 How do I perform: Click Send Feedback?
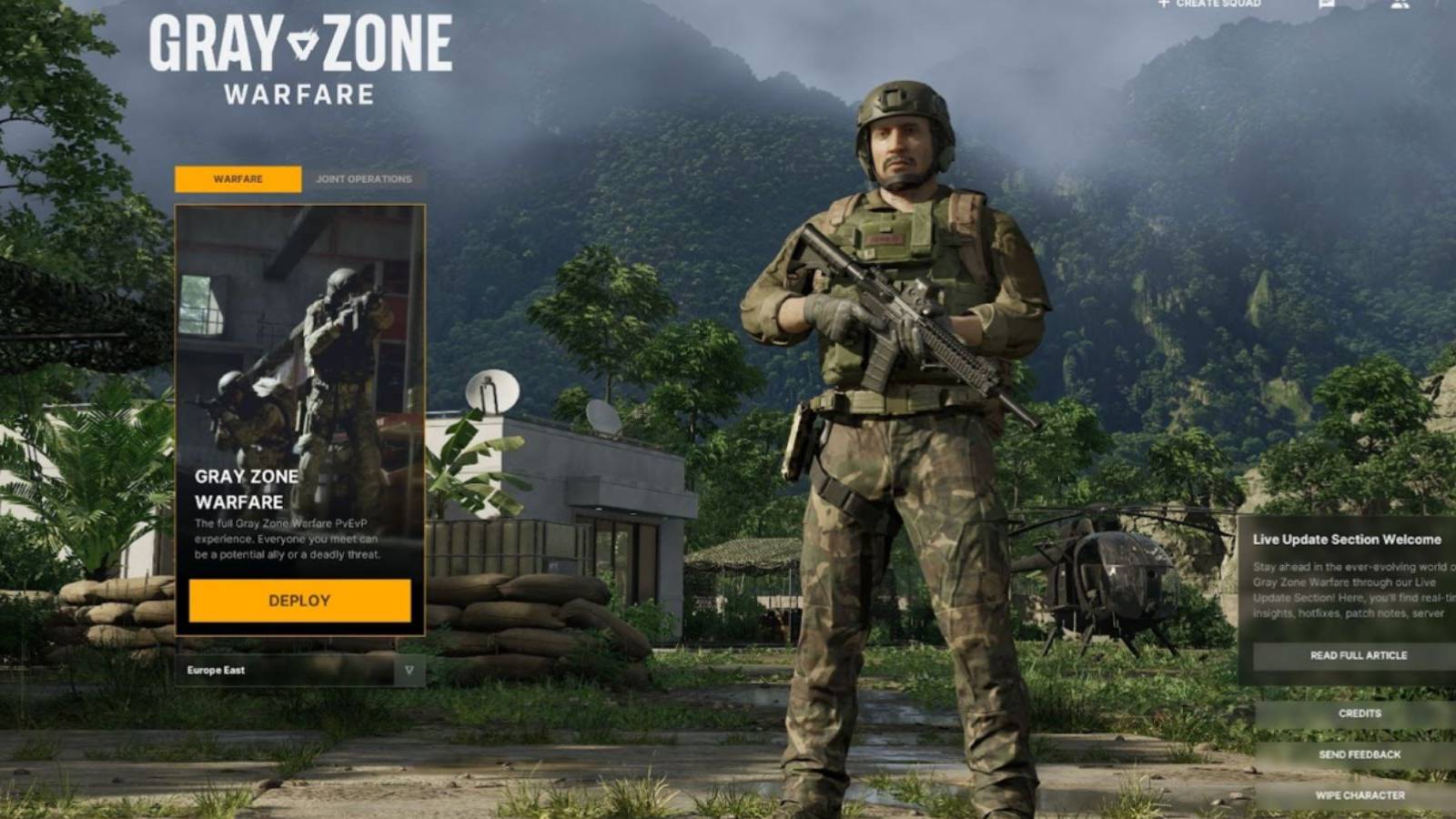(1359, 753)
